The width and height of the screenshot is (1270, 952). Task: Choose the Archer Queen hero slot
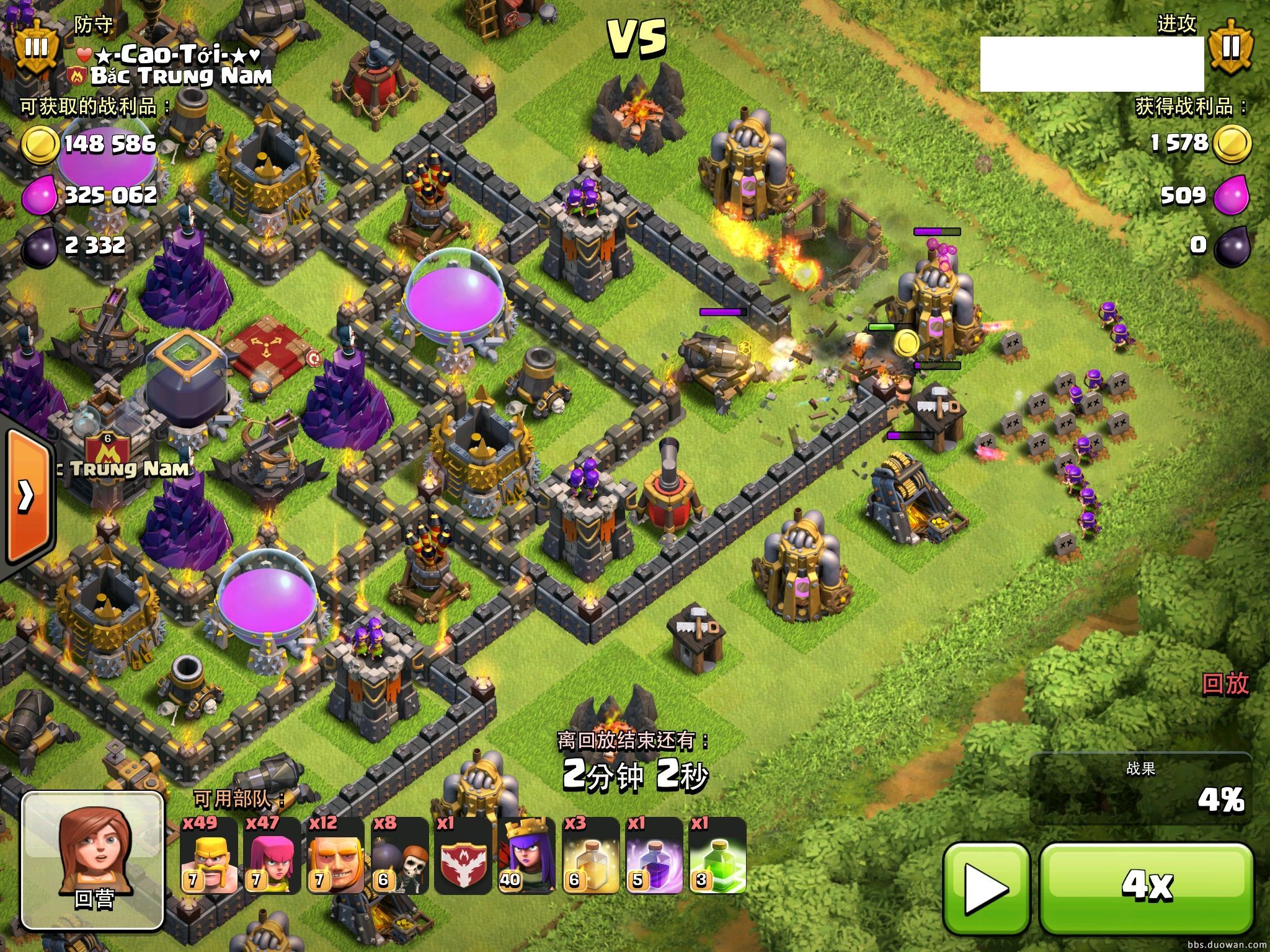[x=526, y=857]
